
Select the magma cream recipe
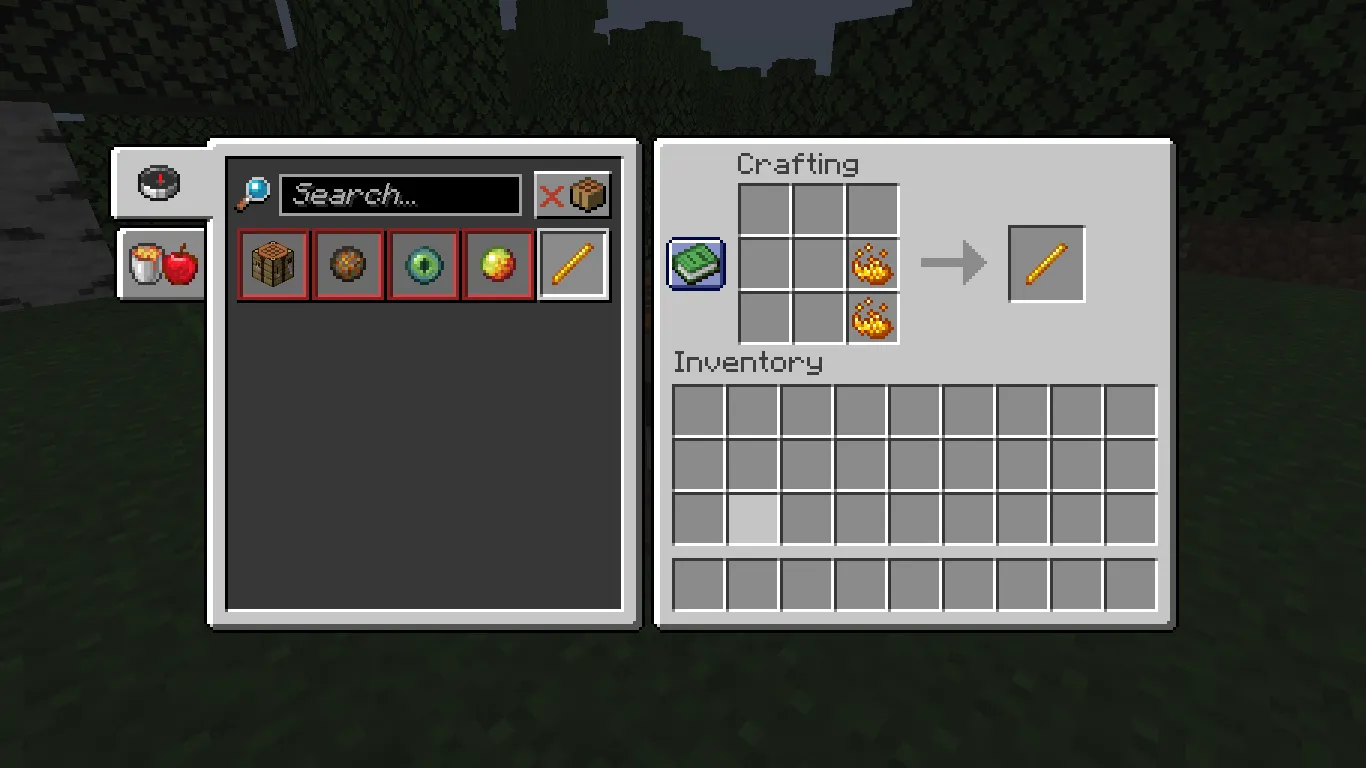497,264
